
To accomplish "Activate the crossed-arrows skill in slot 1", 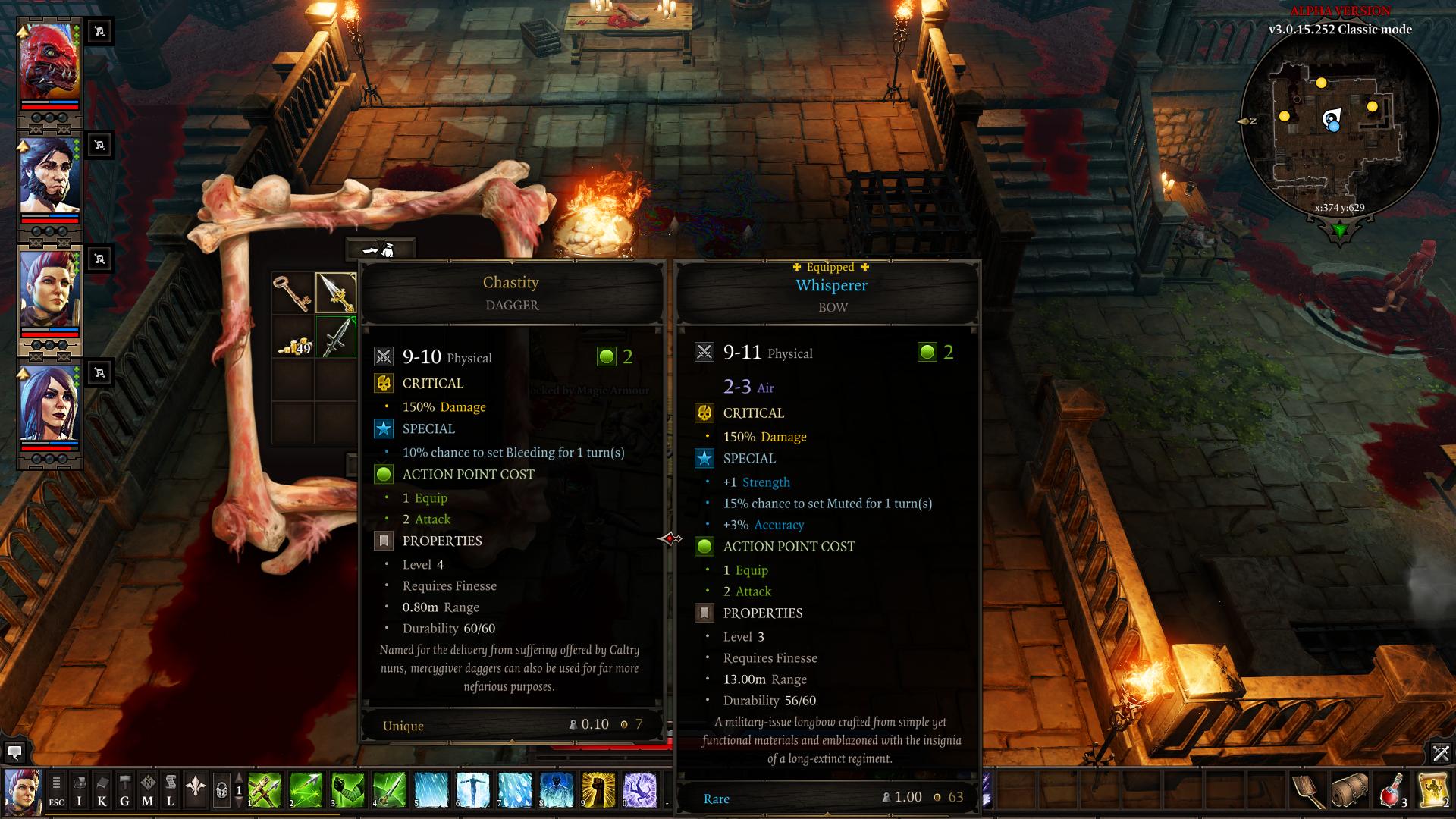I will 265,789.
